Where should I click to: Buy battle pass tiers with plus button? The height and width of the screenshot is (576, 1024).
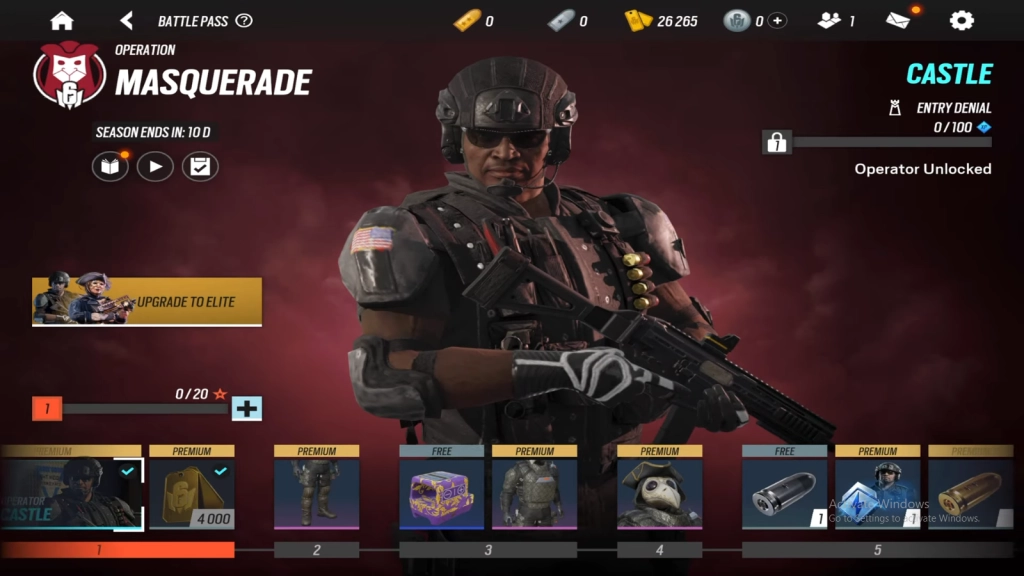(x=246, y=408)
